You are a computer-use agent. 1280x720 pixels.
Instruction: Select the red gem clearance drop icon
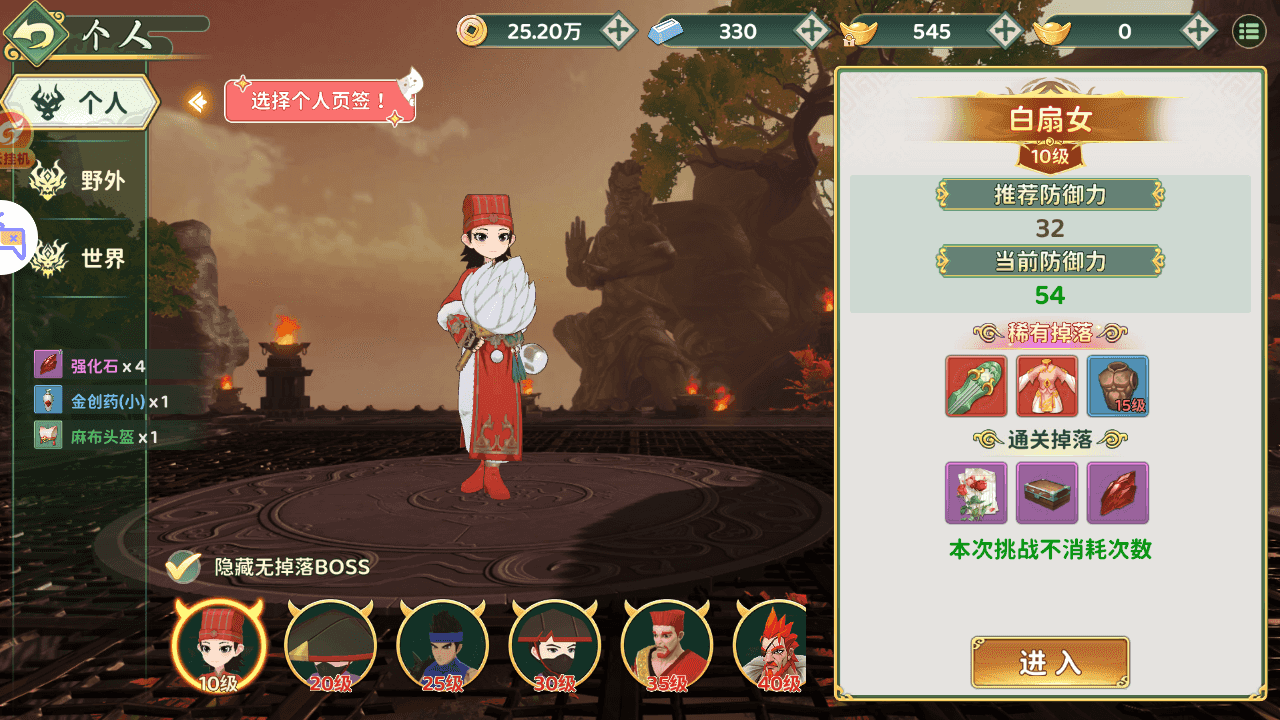point(1117,493)
